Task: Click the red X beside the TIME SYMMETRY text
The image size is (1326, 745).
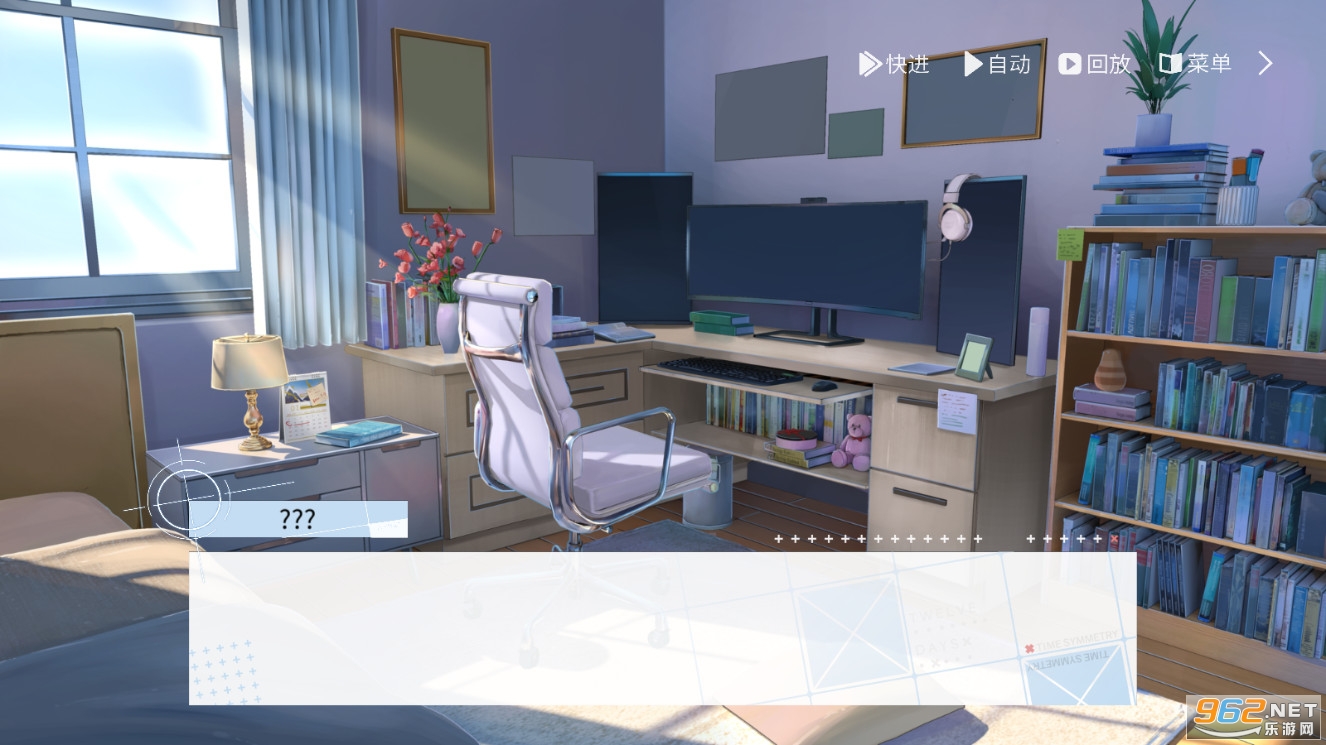Action: click(x=1030, y=649)
